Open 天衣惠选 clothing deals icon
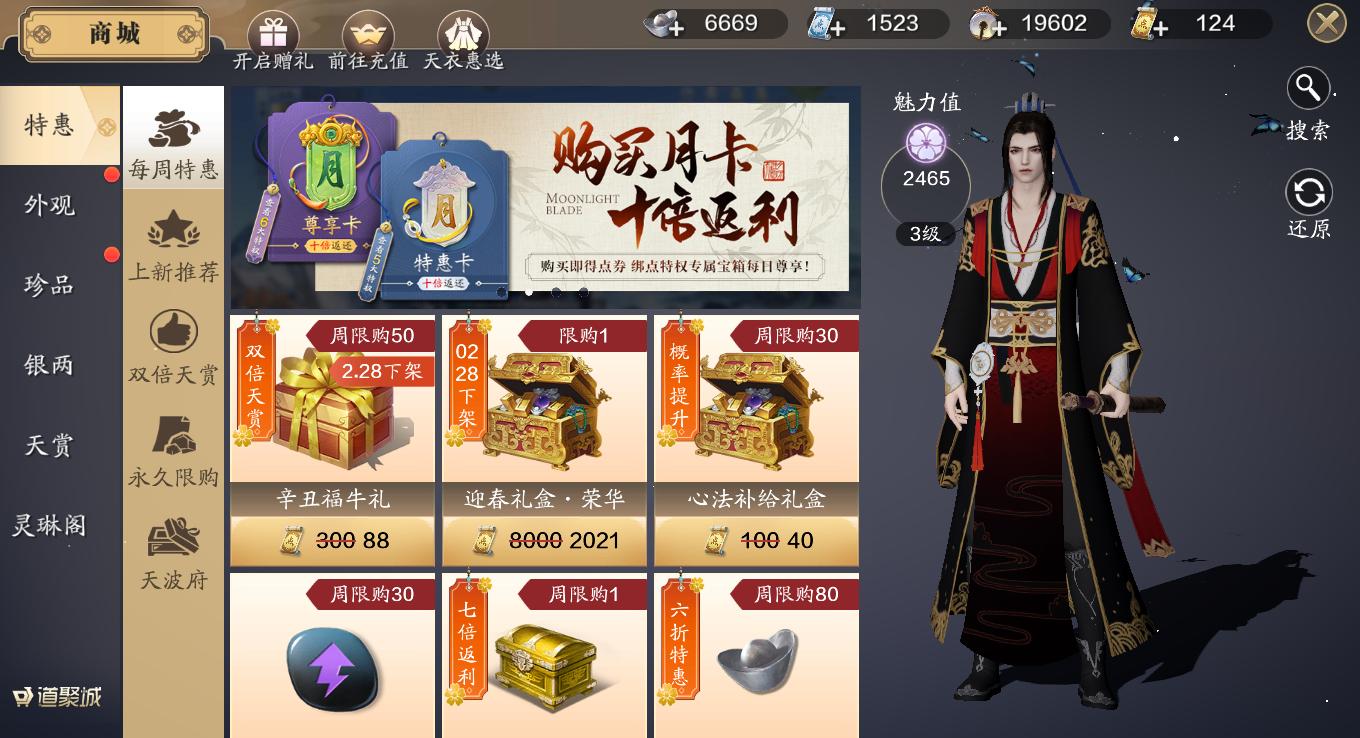 (x=463, y=30)
